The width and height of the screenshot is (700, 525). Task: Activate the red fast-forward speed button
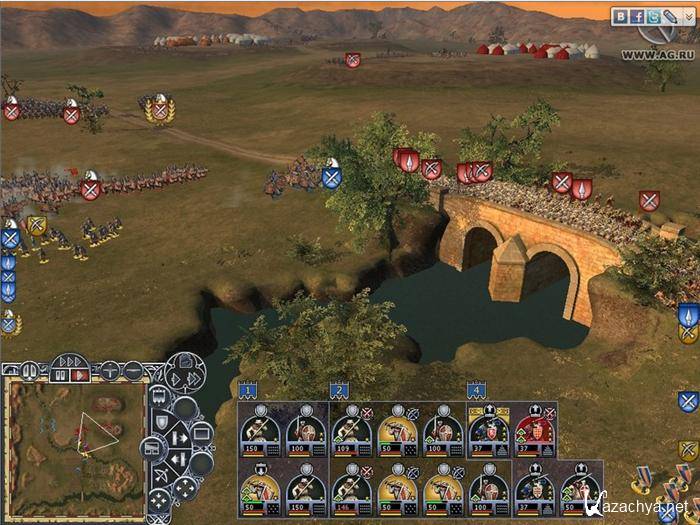click(82, 375)
